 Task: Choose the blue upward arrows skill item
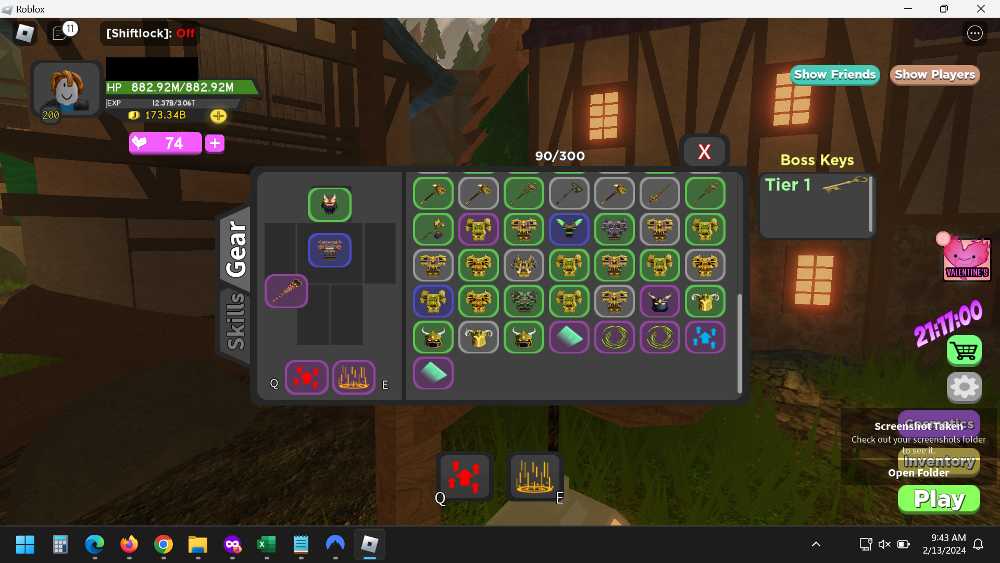[705, 337]
